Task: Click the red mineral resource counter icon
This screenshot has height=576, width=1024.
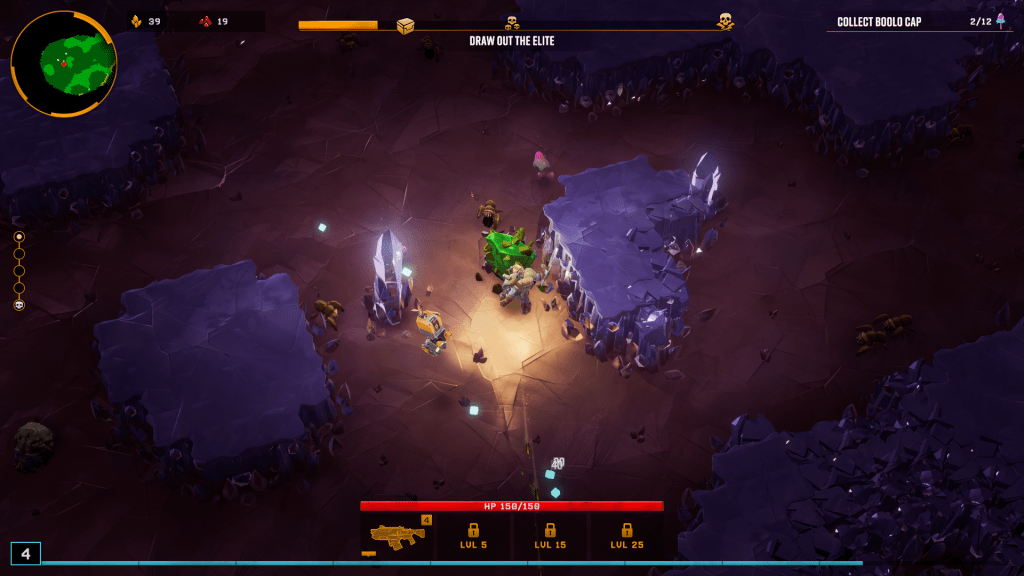Action: click(205, 21)
